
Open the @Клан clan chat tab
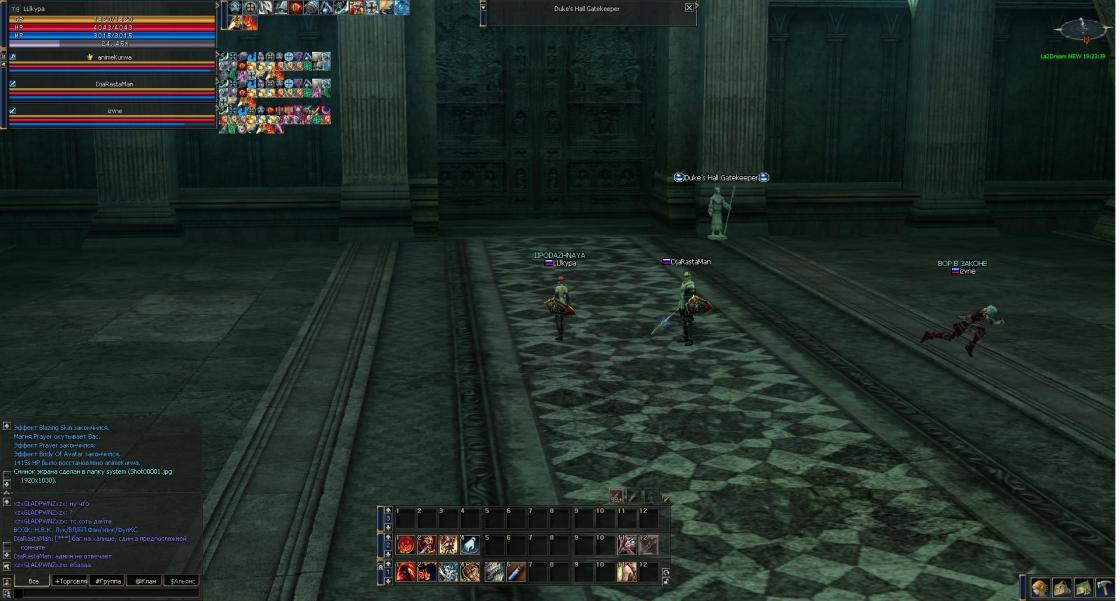pyautogui.click(x=145, y=581)
